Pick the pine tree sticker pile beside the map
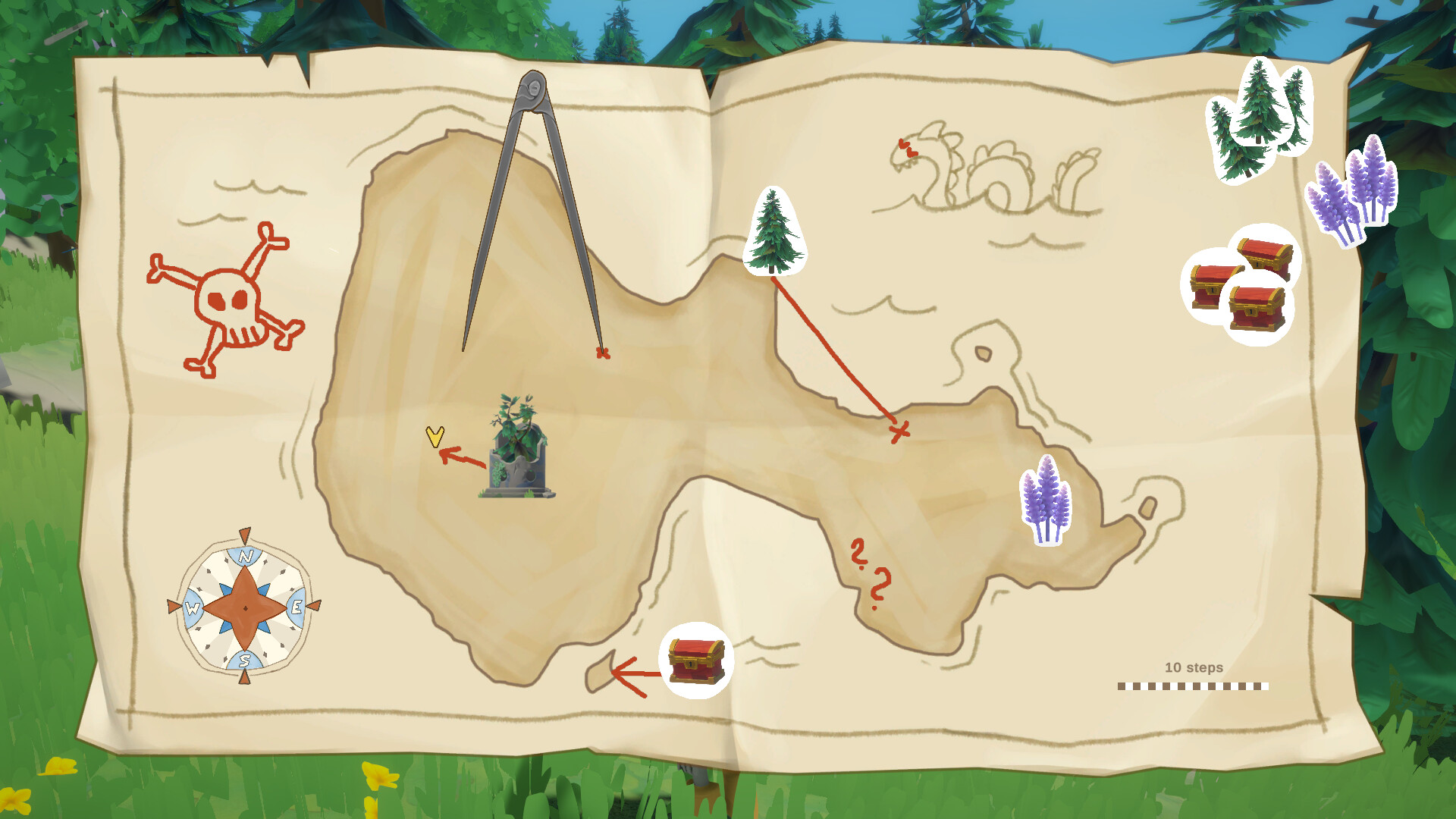The image size is (1456, 819). coord(1259,118)
